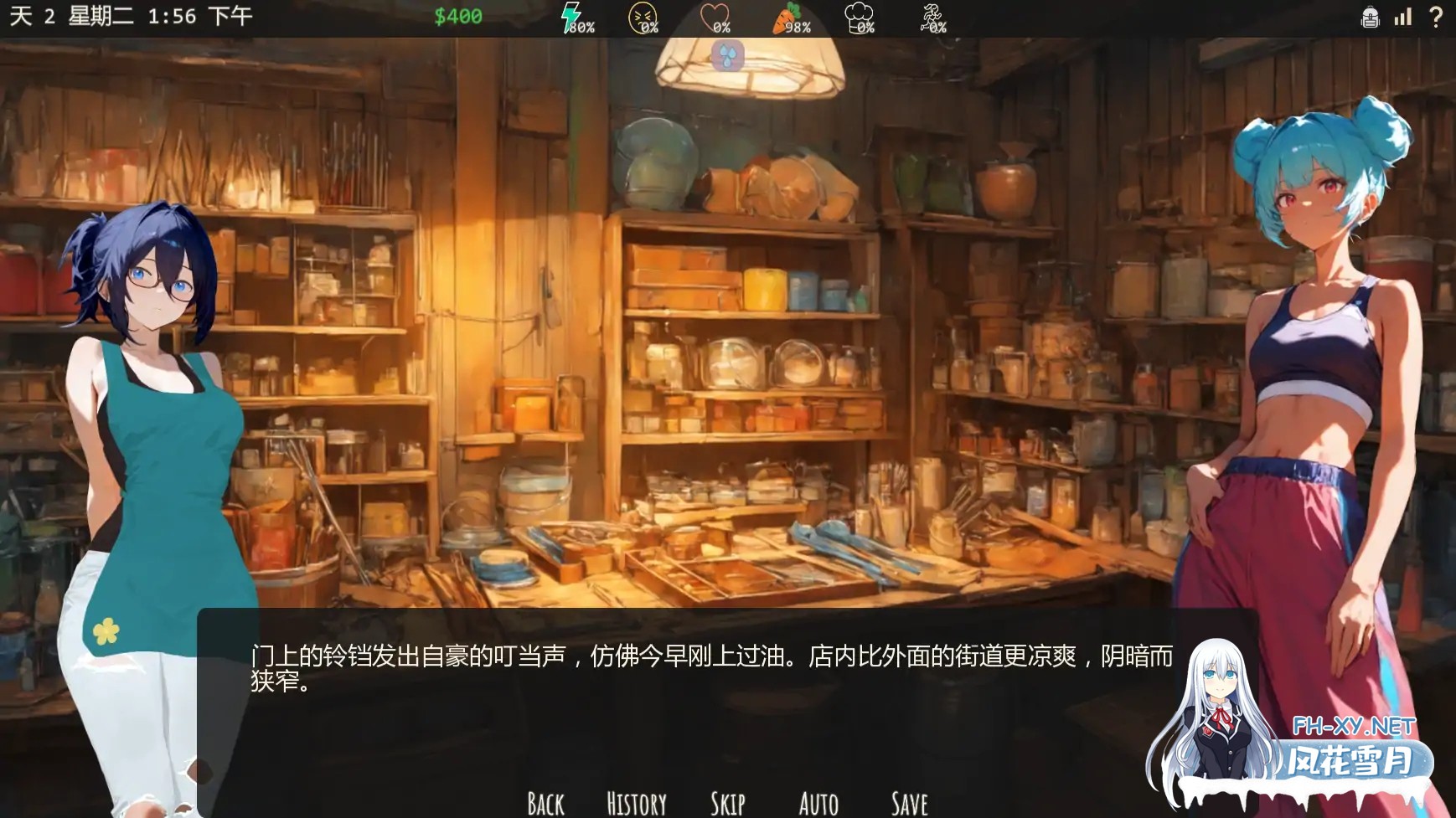Select Skip to fast-forward dialogue
1456x818 pixels.
coord(729,802)
